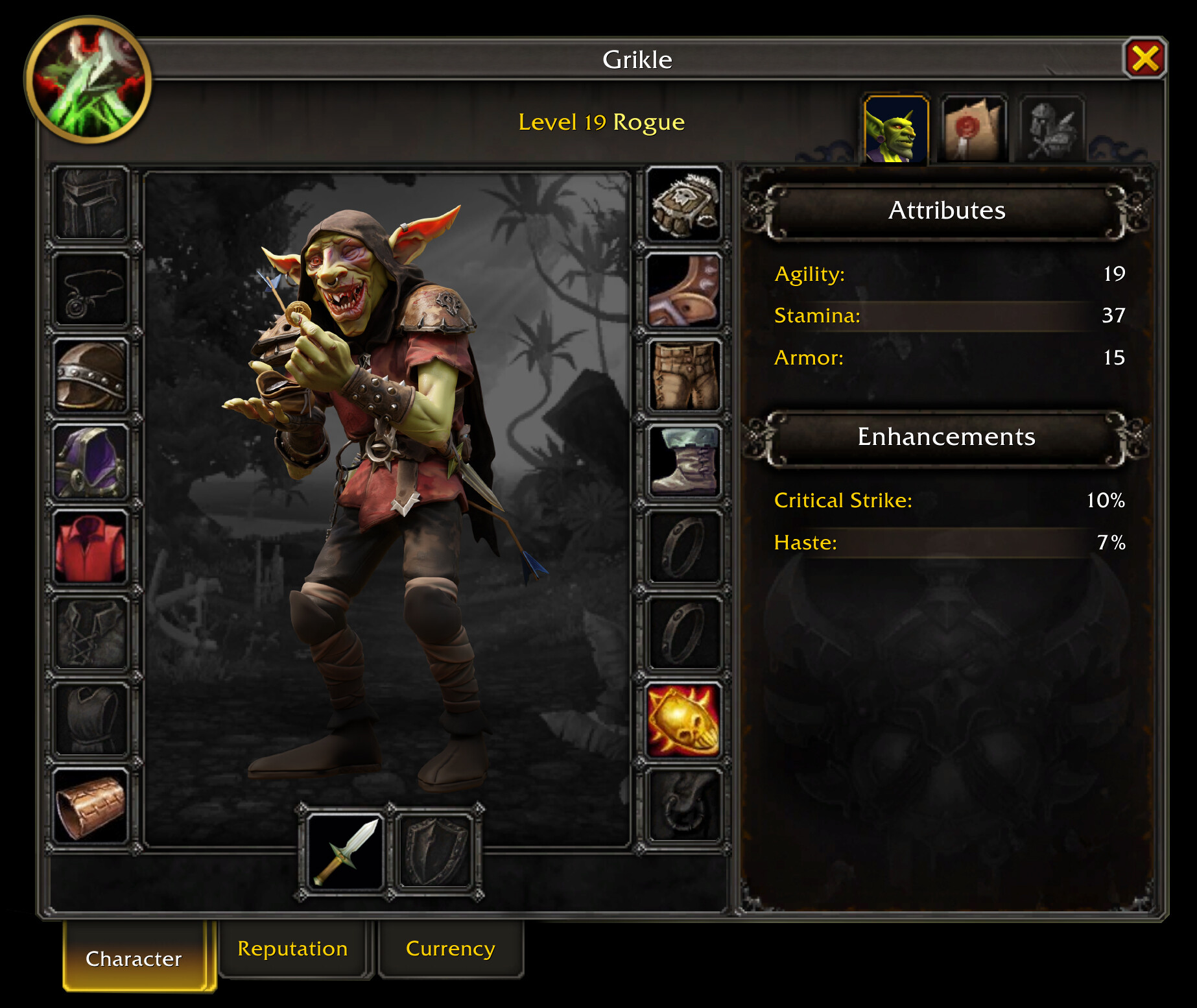The width and height of the screenshot is (1197, 1008).
Task: Select the brown leather pants slot
Action: coord(684,376)
